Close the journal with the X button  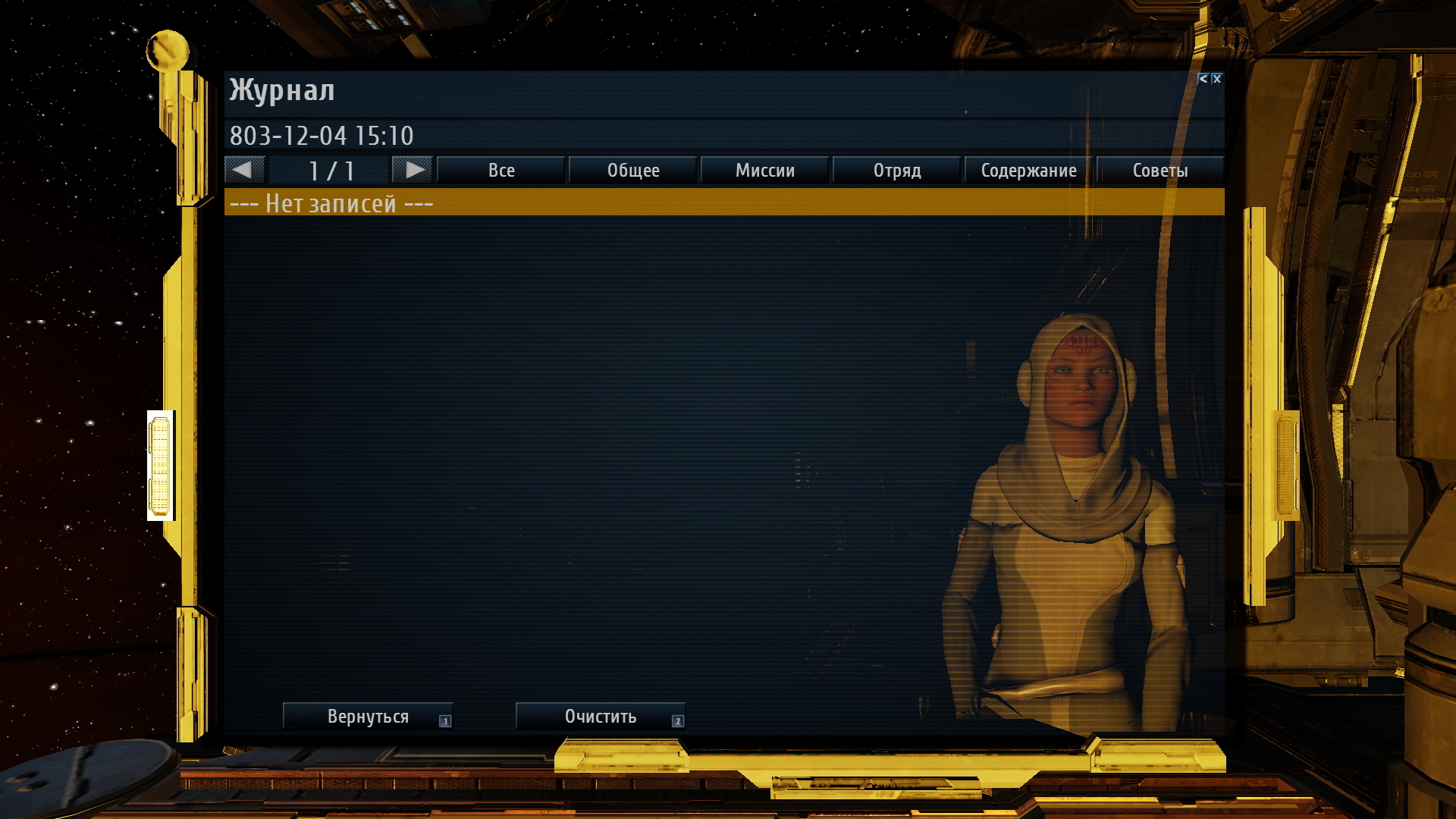(1217, 79)
